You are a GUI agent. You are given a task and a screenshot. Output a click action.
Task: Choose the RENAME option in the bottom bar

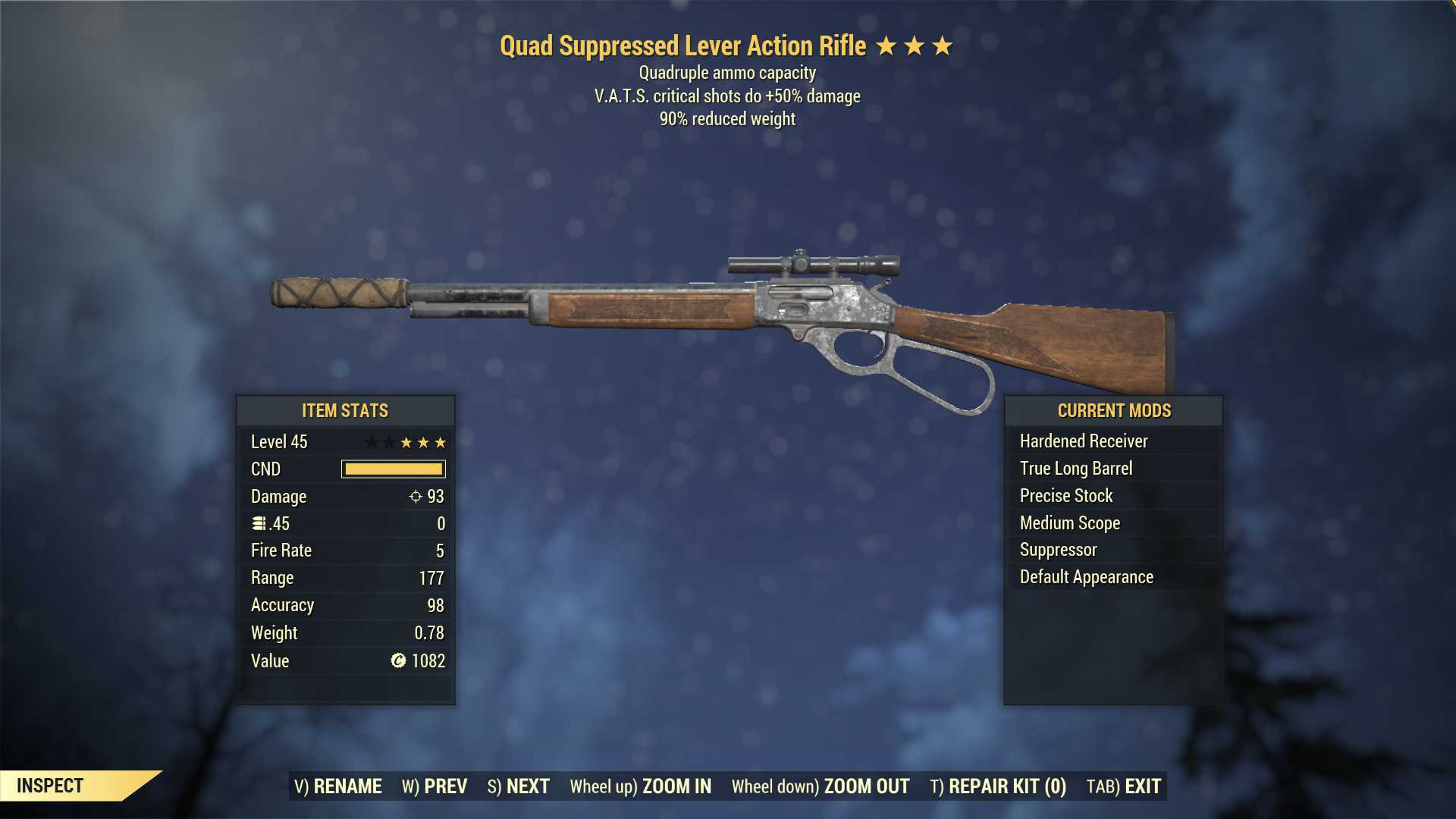tap(338, 786)
